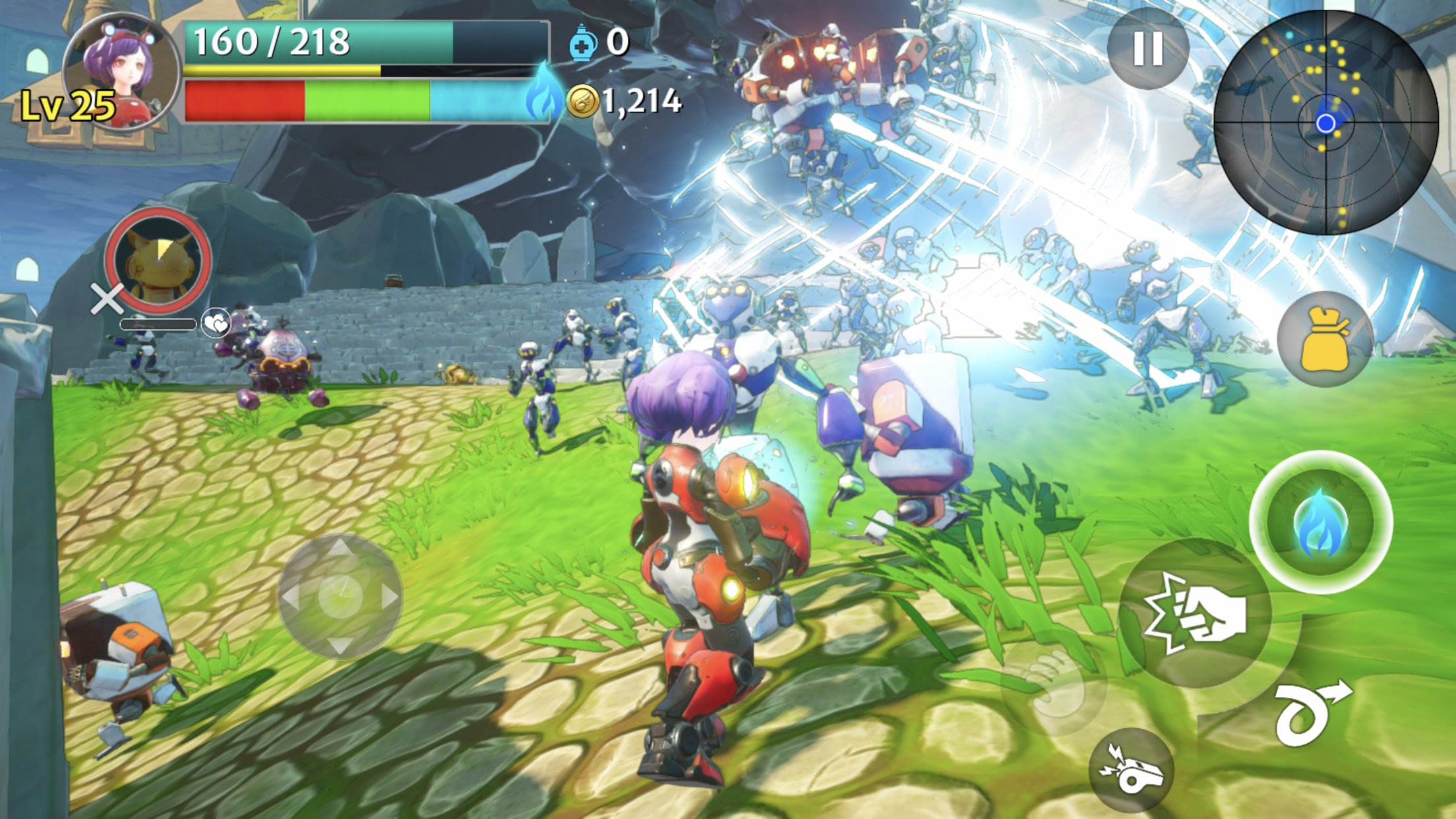The width and height of the screenshot is (1456, 819).
Task: Select the golden cat companion portrait
Action: pos(158,260)
